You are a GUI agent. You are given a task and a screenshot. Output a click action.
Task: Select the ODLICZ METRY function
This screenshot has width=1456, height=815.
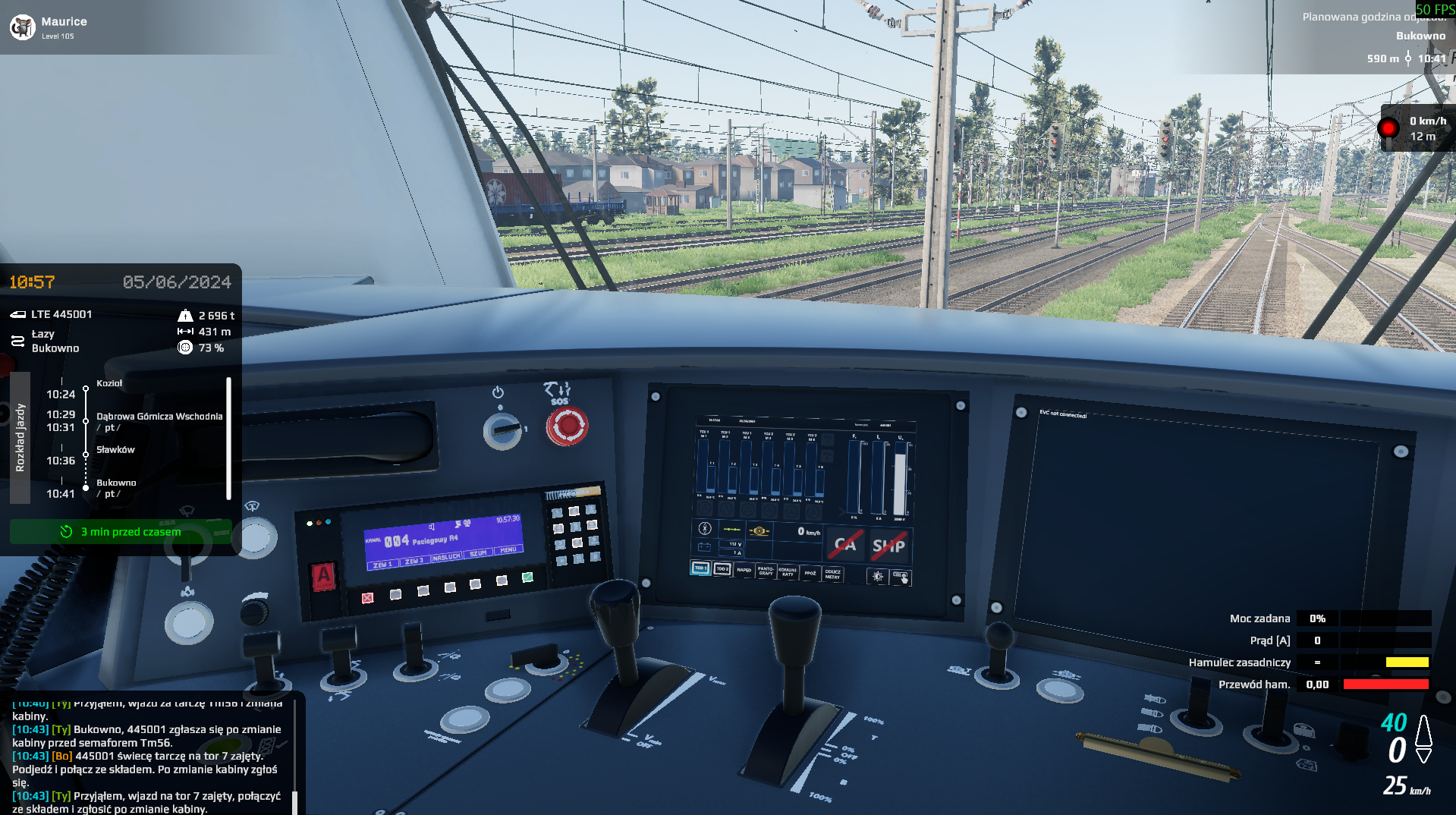[x=832, y=574]
